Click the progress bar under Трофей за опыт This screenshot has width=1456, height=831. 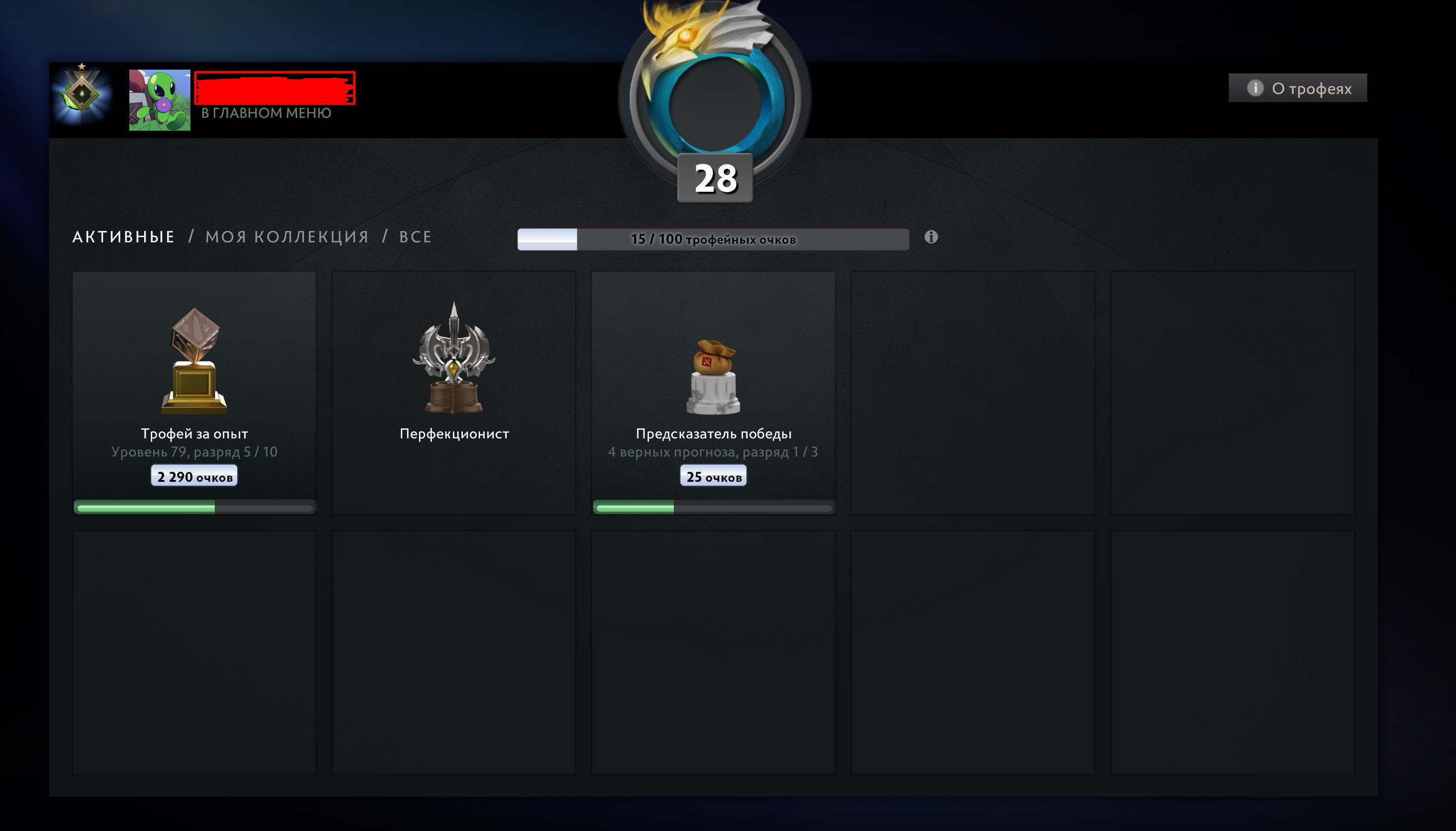pos(194,507)
